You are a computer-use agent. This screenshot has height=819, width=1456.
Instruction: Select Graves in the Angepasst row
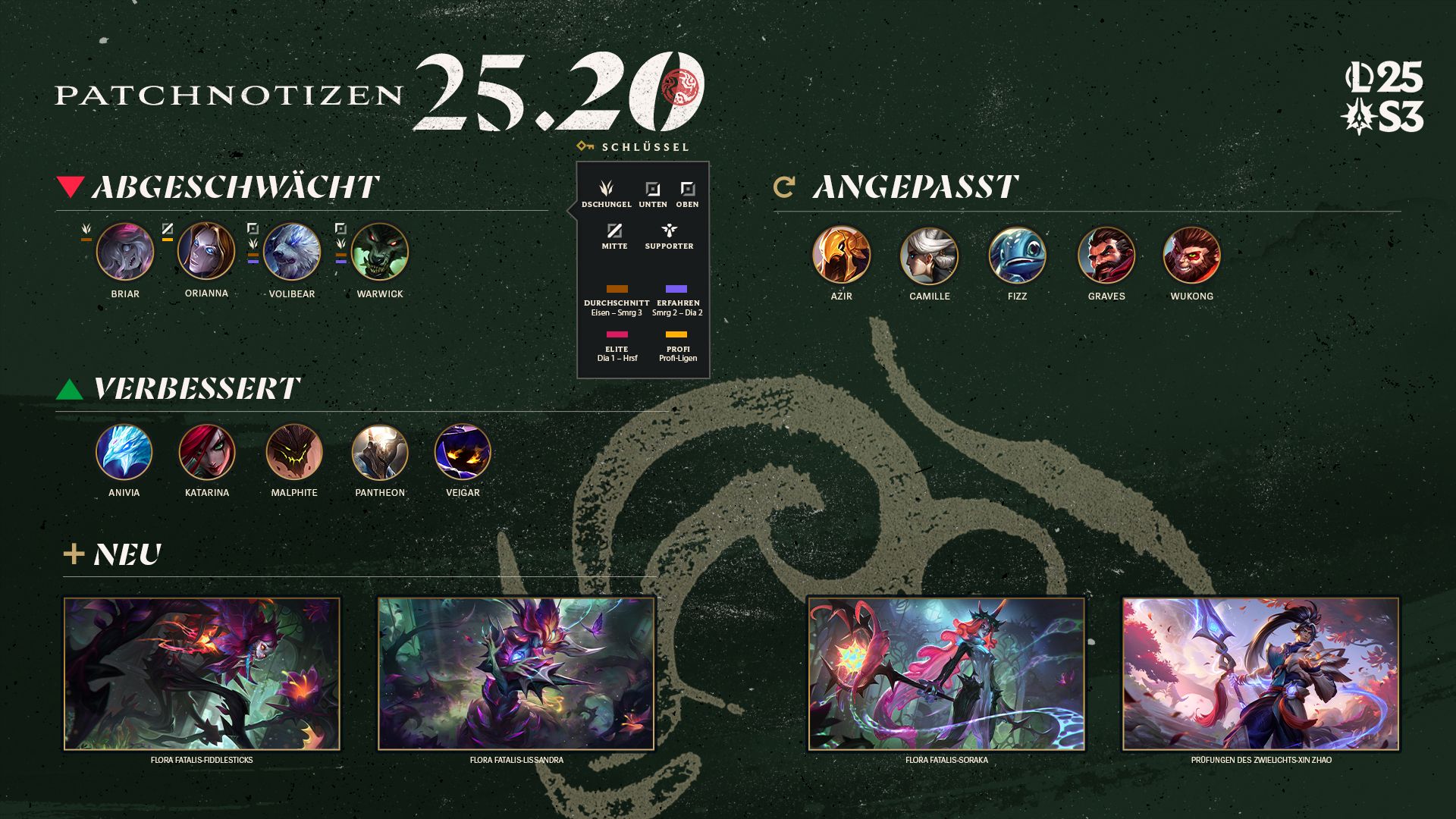pyautogui.click(x=1106, y=256)
